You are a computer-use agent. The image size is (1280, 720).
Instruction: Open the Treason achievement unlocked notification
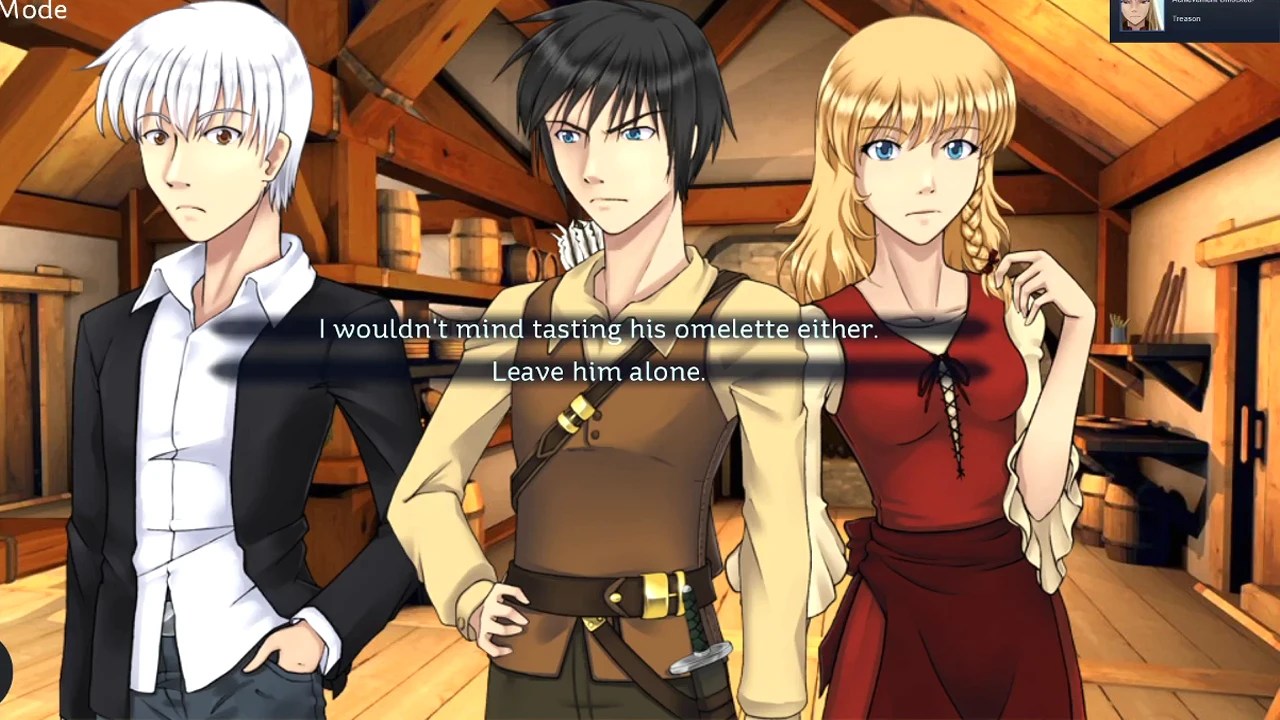click(1194, 17)
